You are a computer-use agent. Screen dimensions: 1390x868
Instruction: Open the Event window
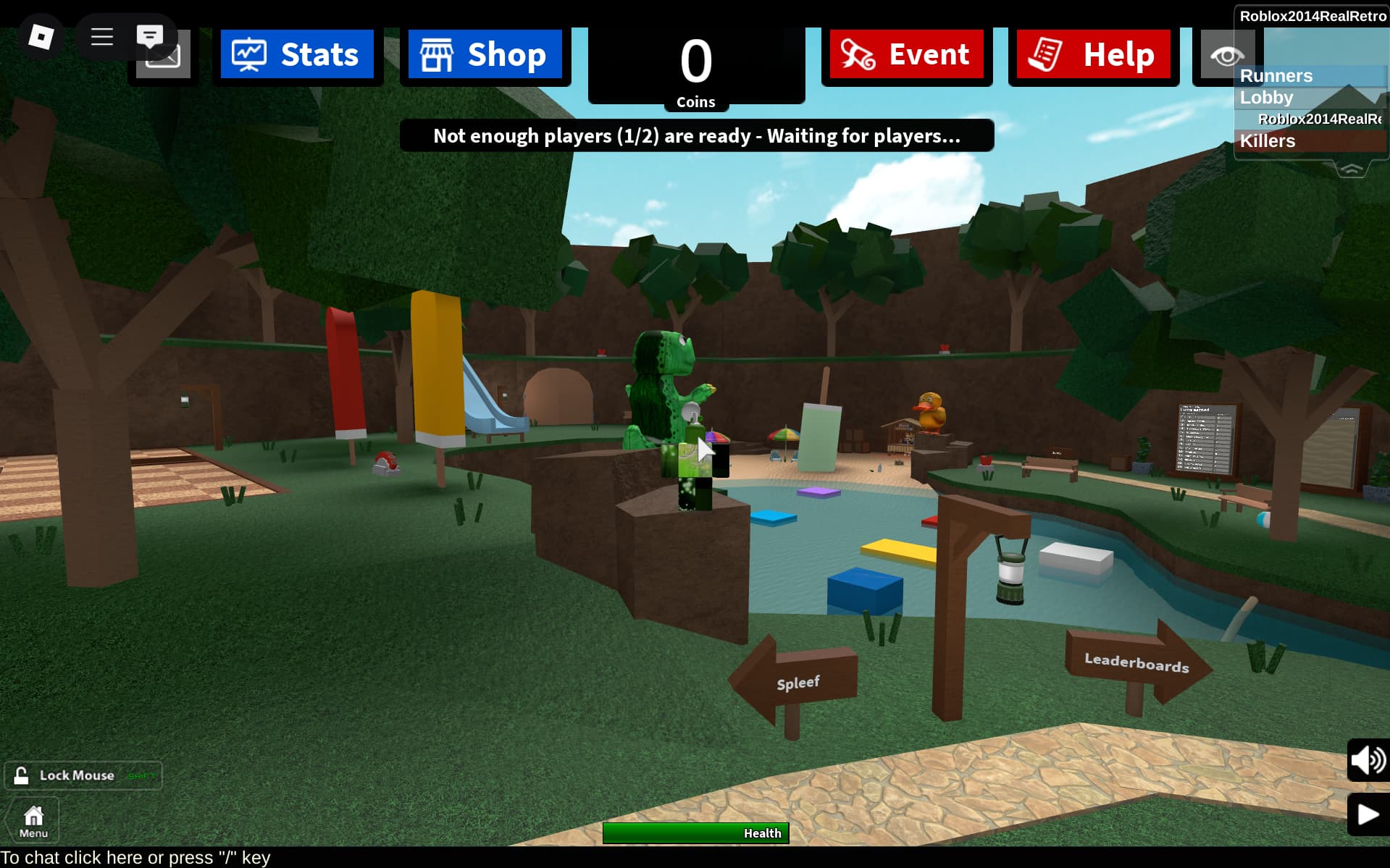[x=906, y=54]
